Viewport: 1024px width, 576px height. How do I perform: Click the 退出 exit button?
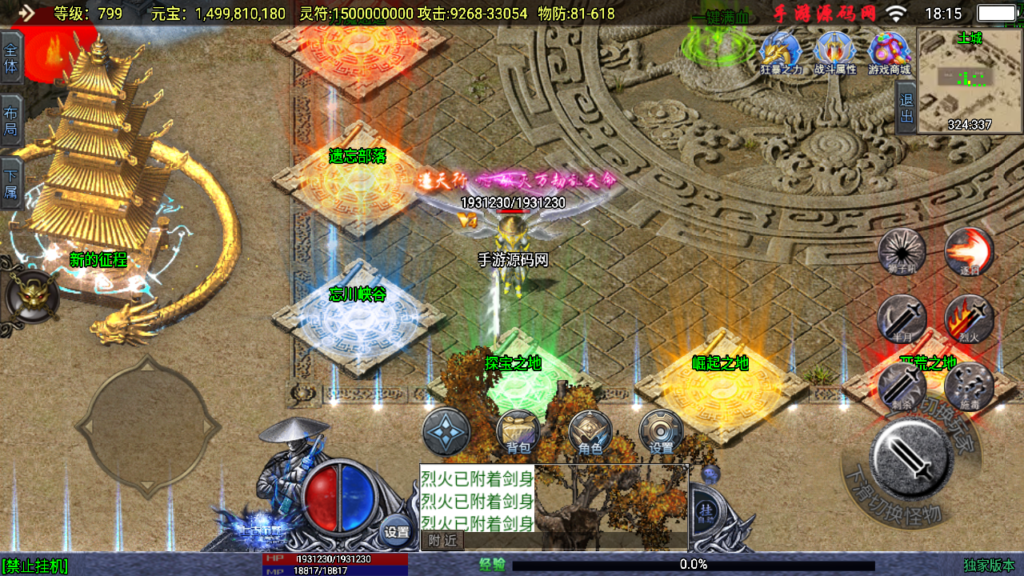(x=906, y=107)
